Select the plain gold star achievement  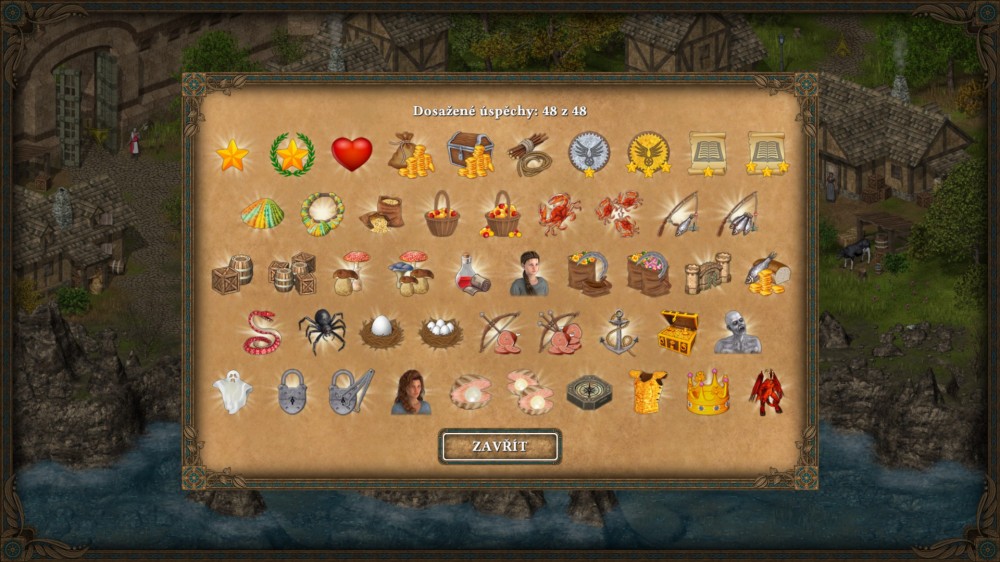point(232,154)
